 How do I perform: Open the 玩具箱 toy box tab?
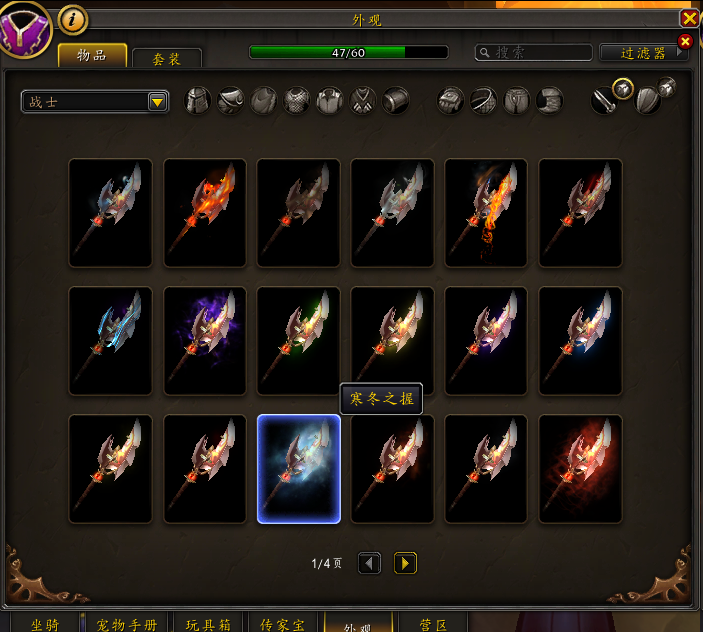208,623
